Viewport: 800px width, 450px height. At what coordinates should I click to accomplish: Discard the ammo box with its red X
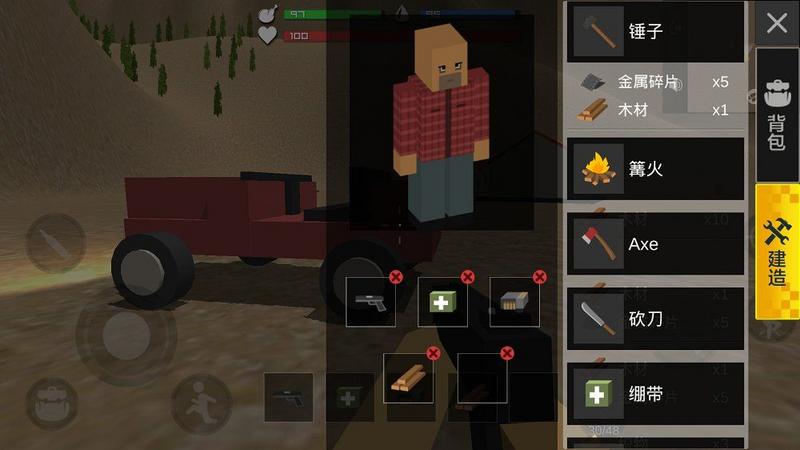coord(540,277)
